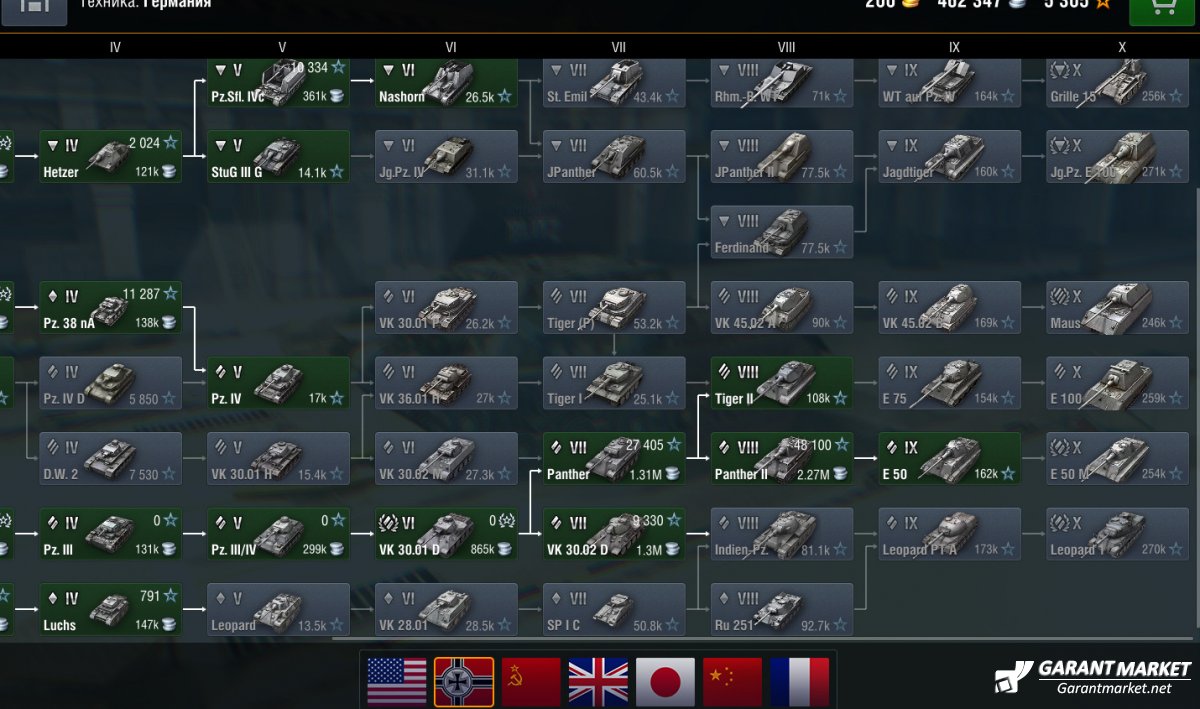Select the Tiger II heavy tank
Image resolution: width=1200 pixels, height=709 pixels.
[782, 383]
